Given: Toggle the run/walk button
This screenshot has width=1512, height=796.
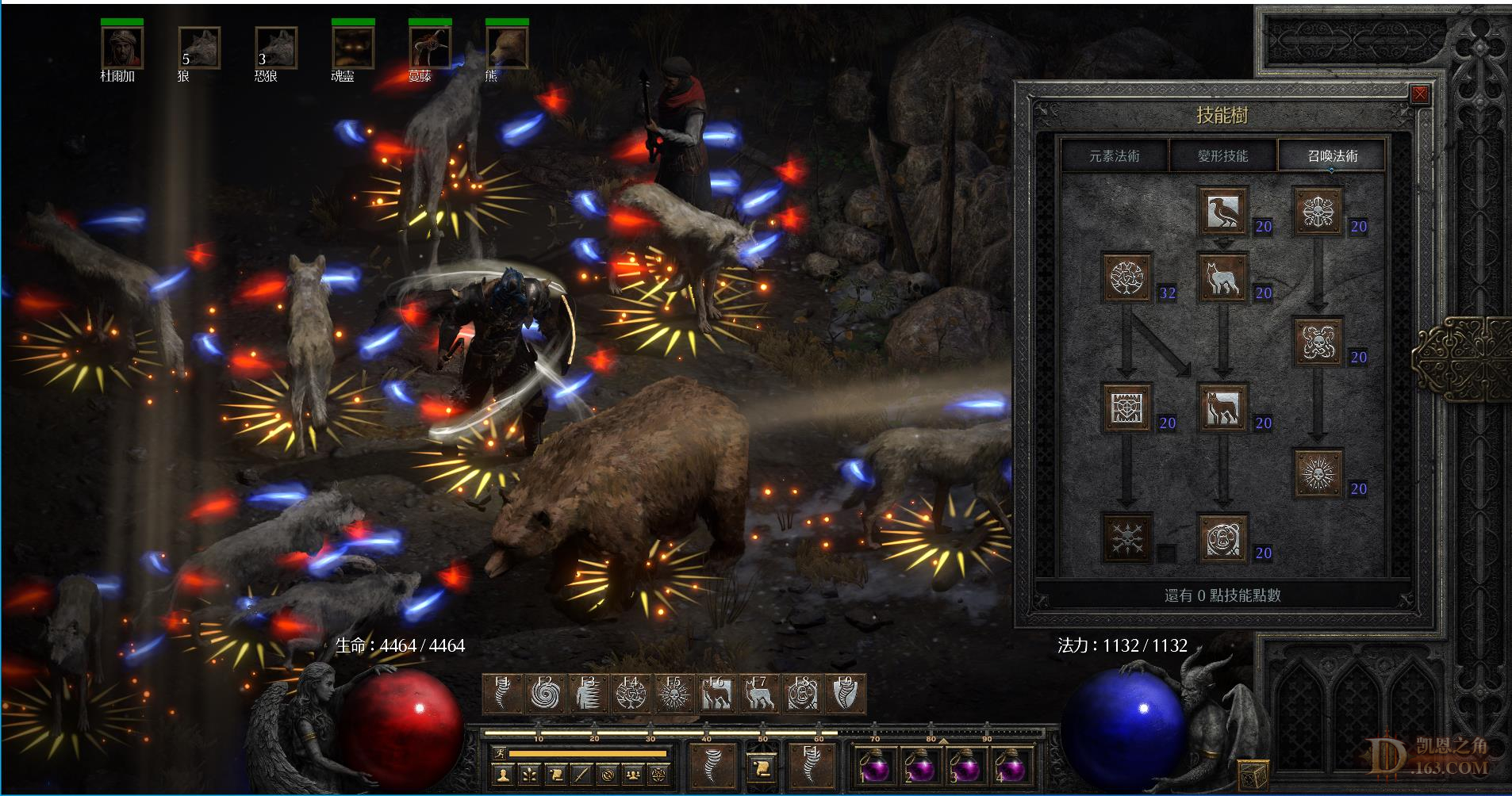Looking at the screenshot, I should coord(498,752).
